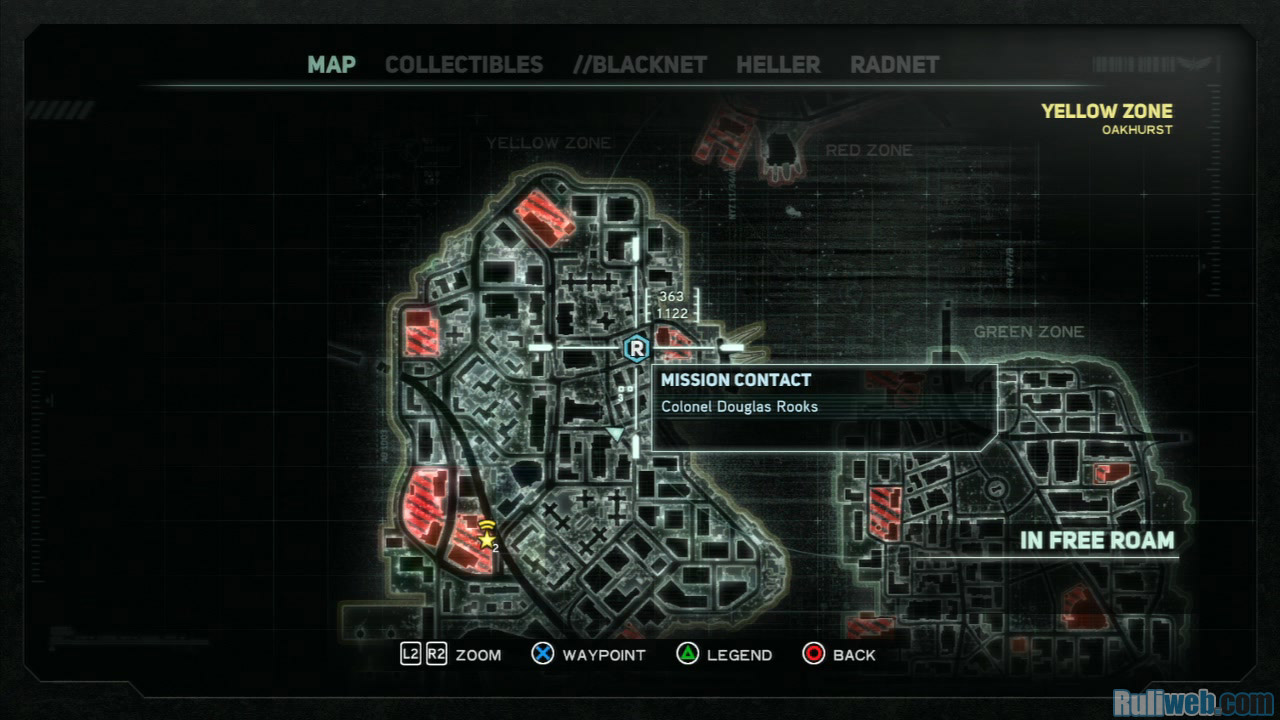1280x720 pixels.
Task: Go to the RADNET tab
Action: (895, 65)
